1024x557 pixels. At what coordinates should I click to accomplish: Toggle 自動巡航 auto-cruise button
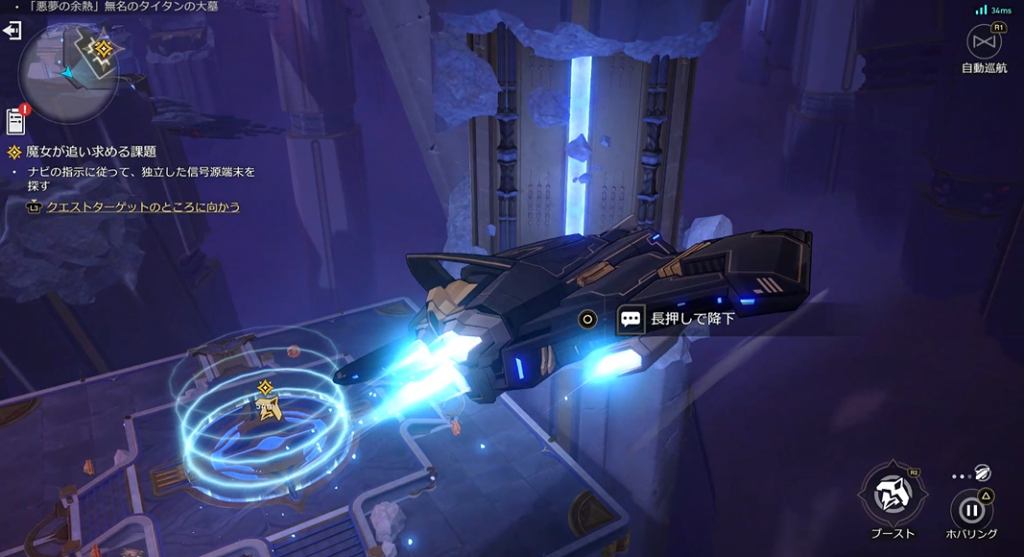coord(984,42)
